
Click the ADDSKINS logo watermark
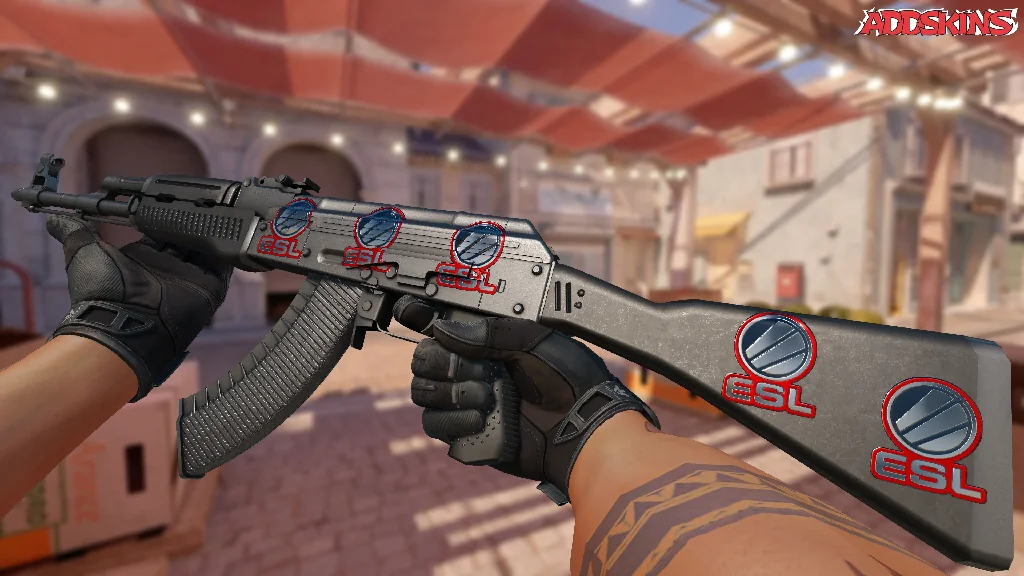pos(939,23)
